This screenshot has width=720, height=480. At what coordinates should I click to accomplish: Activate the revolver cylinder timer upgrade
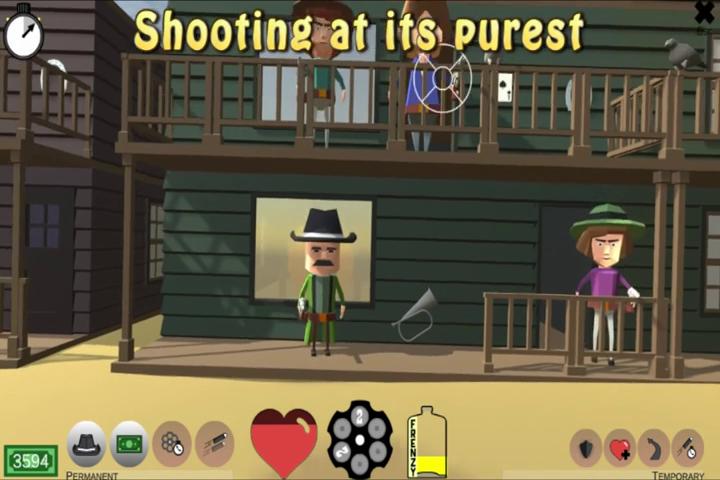(x=172, y=443)
